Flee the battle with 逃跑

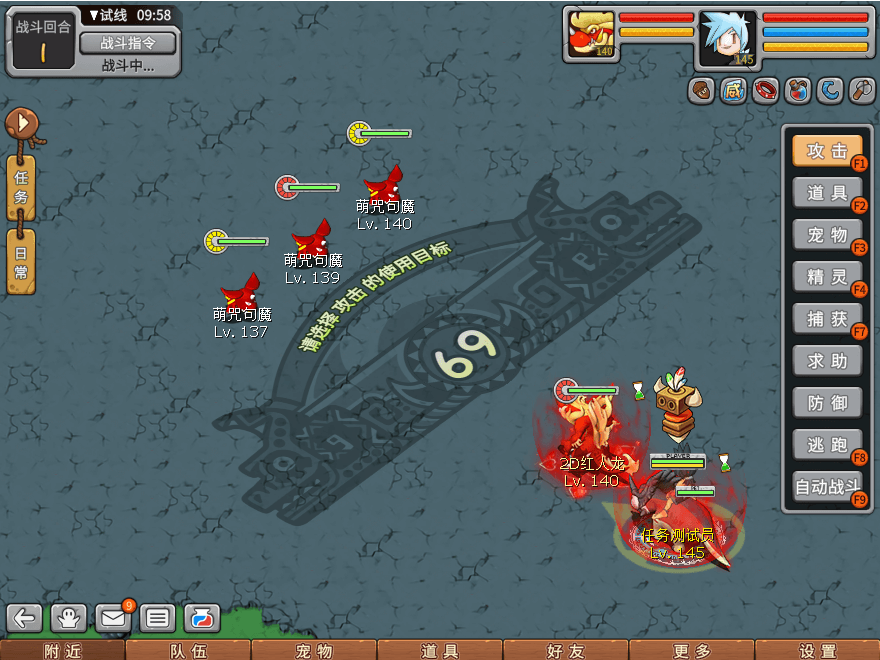pos(827,445)
